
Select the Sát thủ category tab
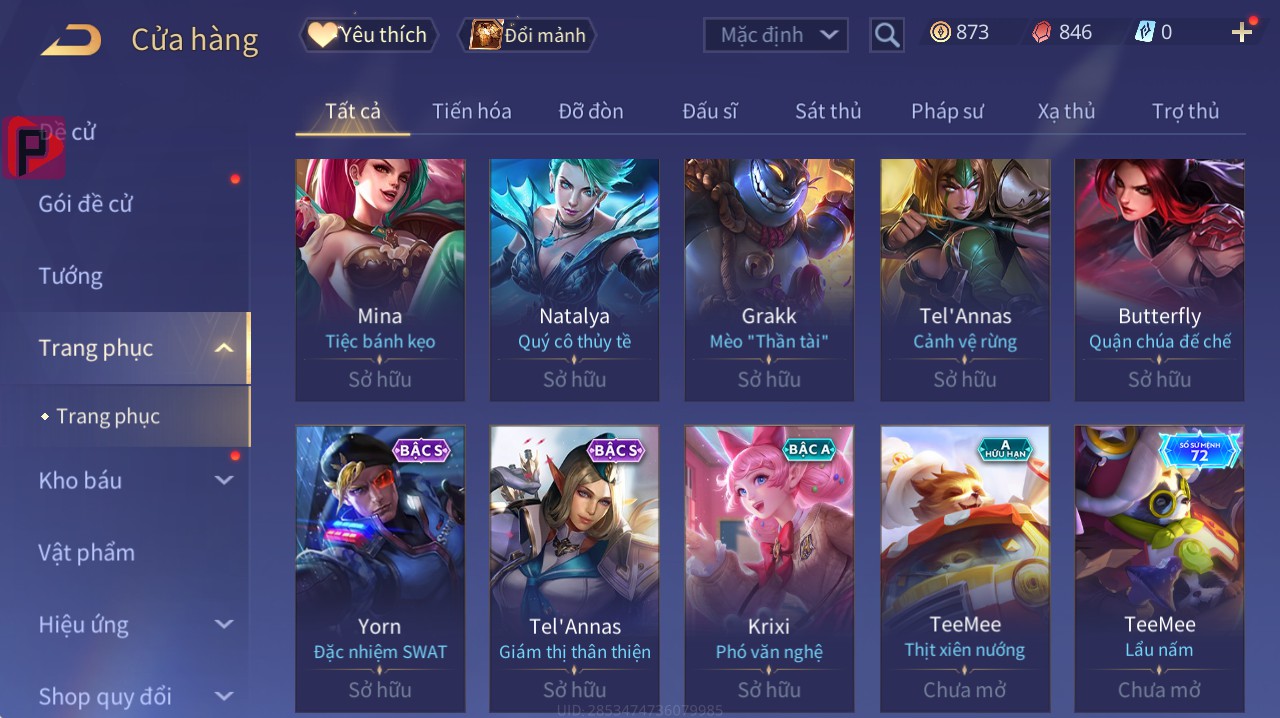pyautogui.click(x=827, y=111)
